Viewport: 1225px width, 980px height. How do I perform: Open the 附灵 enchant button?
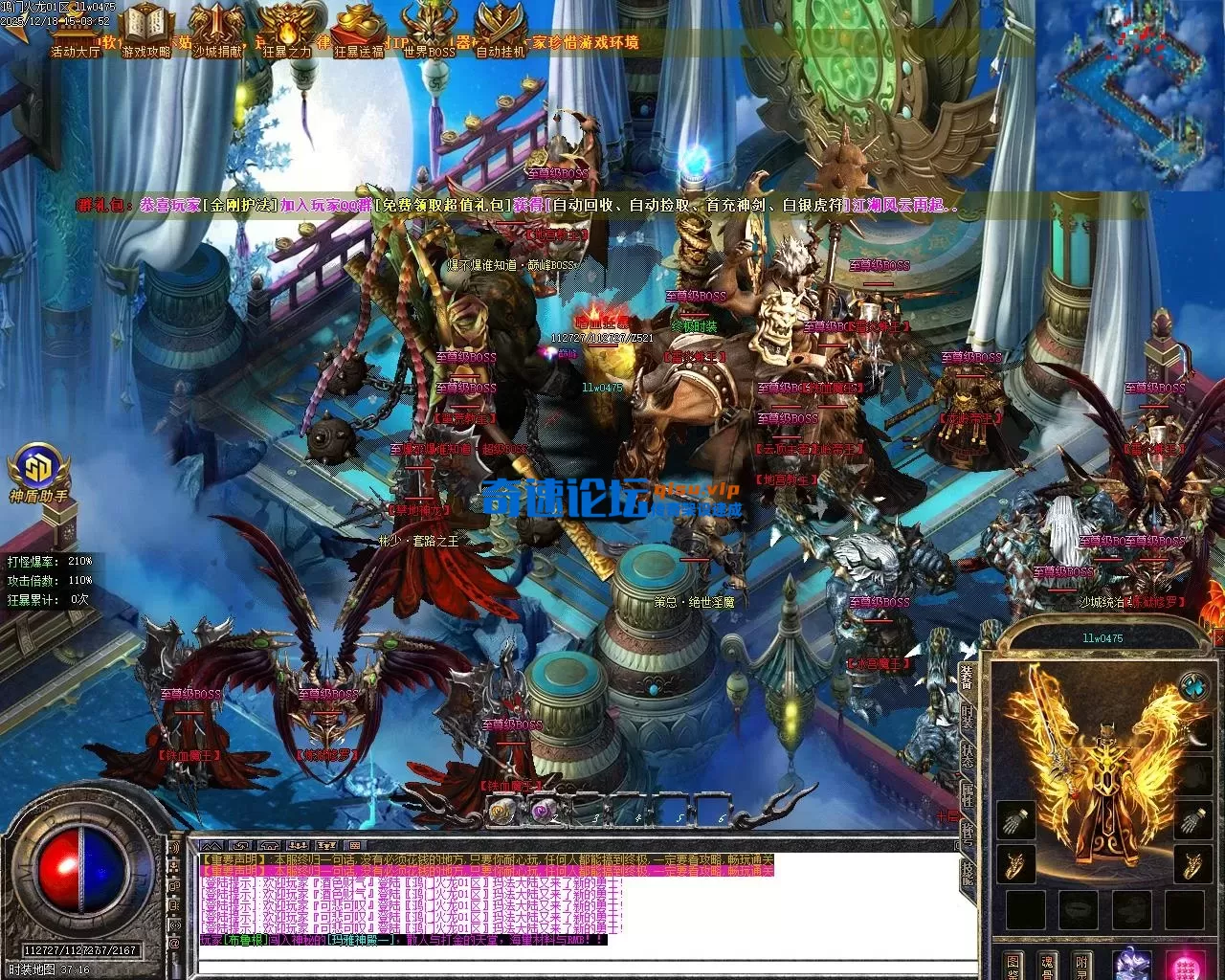click(1082, 963)
